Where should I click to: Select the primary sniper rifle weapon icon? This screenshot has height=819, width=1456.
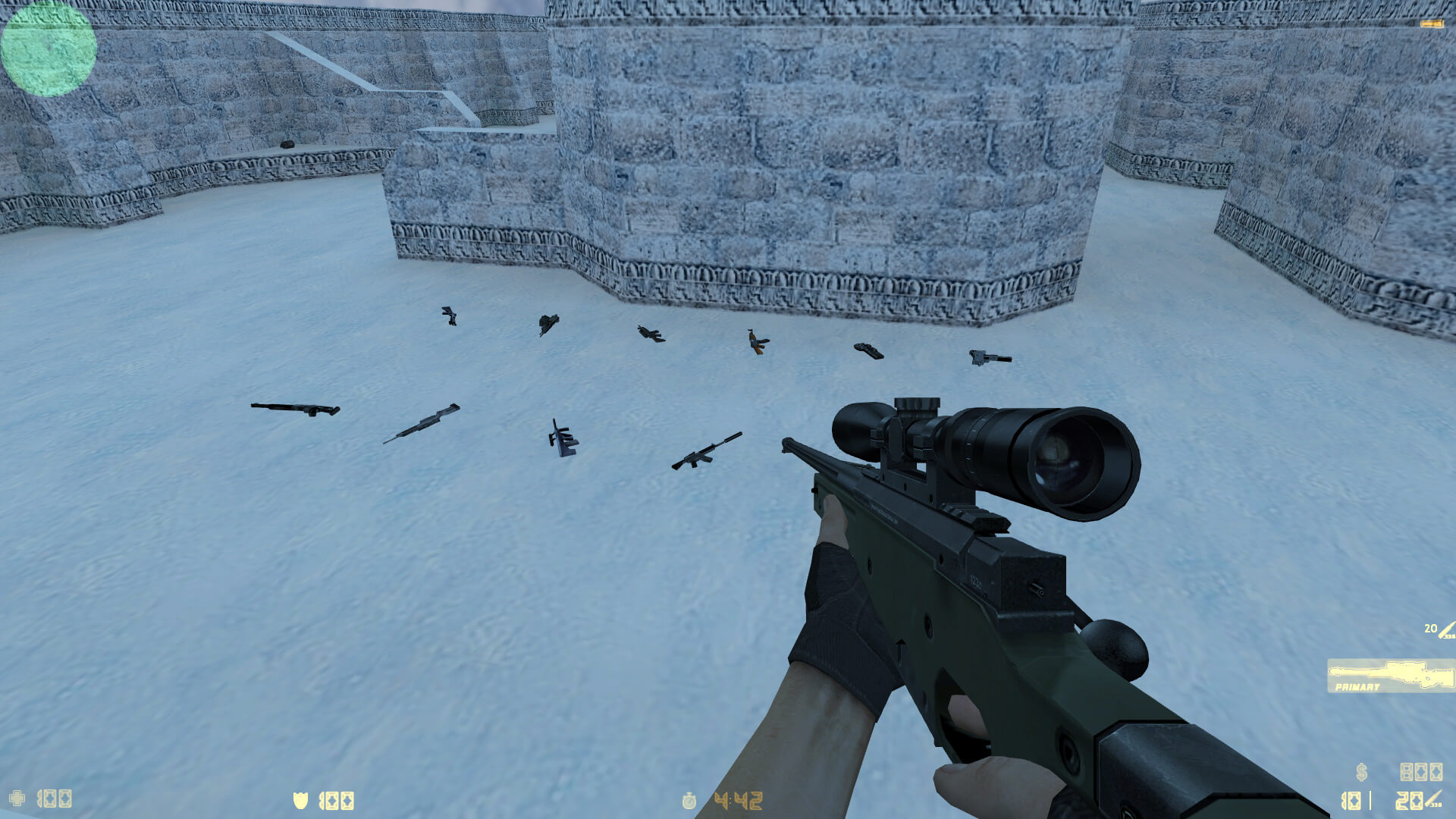coord(1391,675)
